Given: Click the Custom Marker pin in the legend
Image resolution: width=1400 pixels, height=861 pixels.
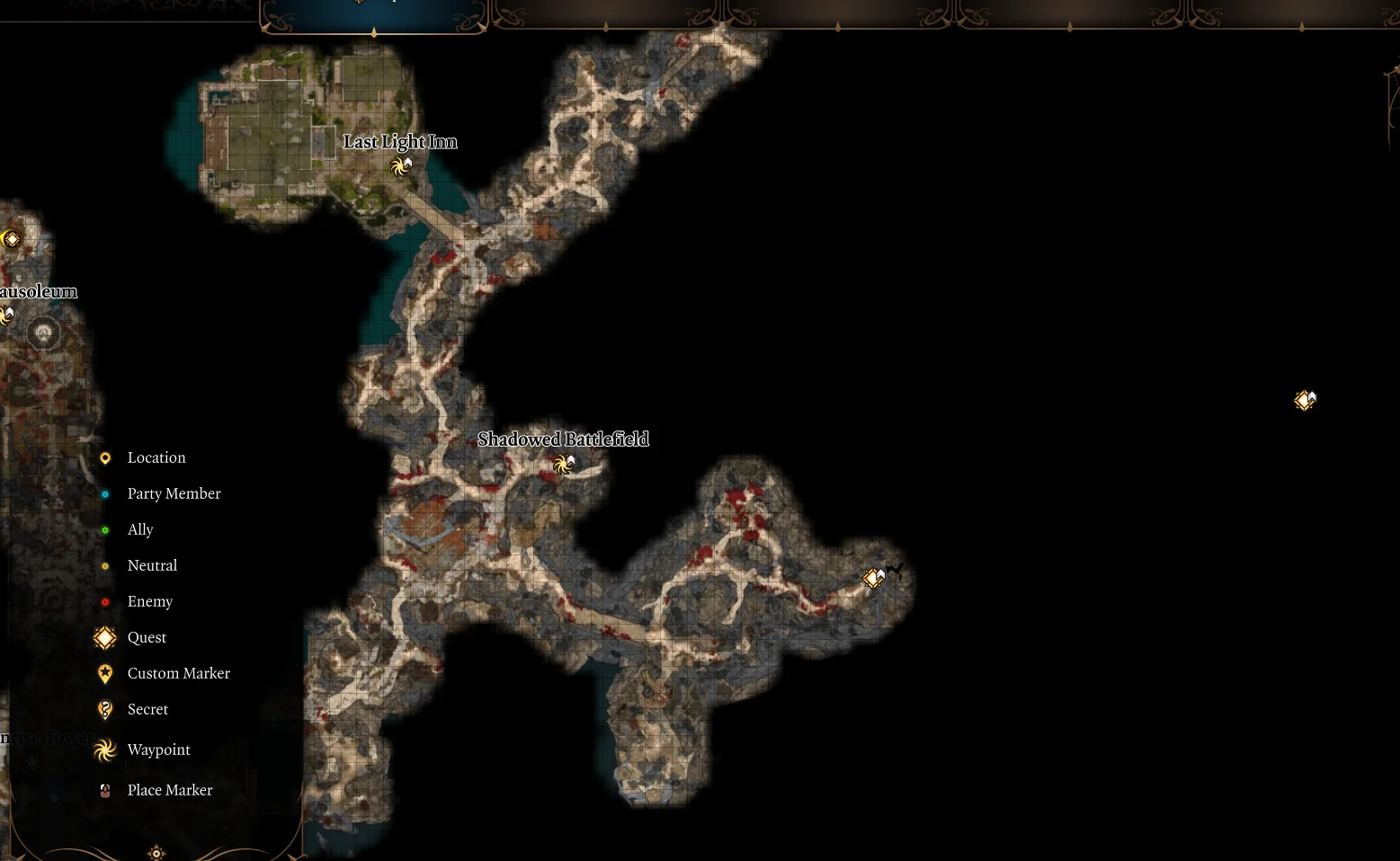Looking at the screenshot, I should [104, 673].
